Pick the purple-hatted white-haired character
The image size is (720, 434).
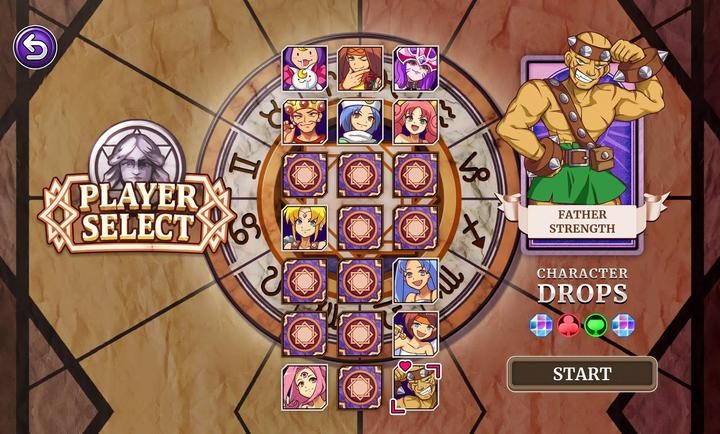[415, 67]
